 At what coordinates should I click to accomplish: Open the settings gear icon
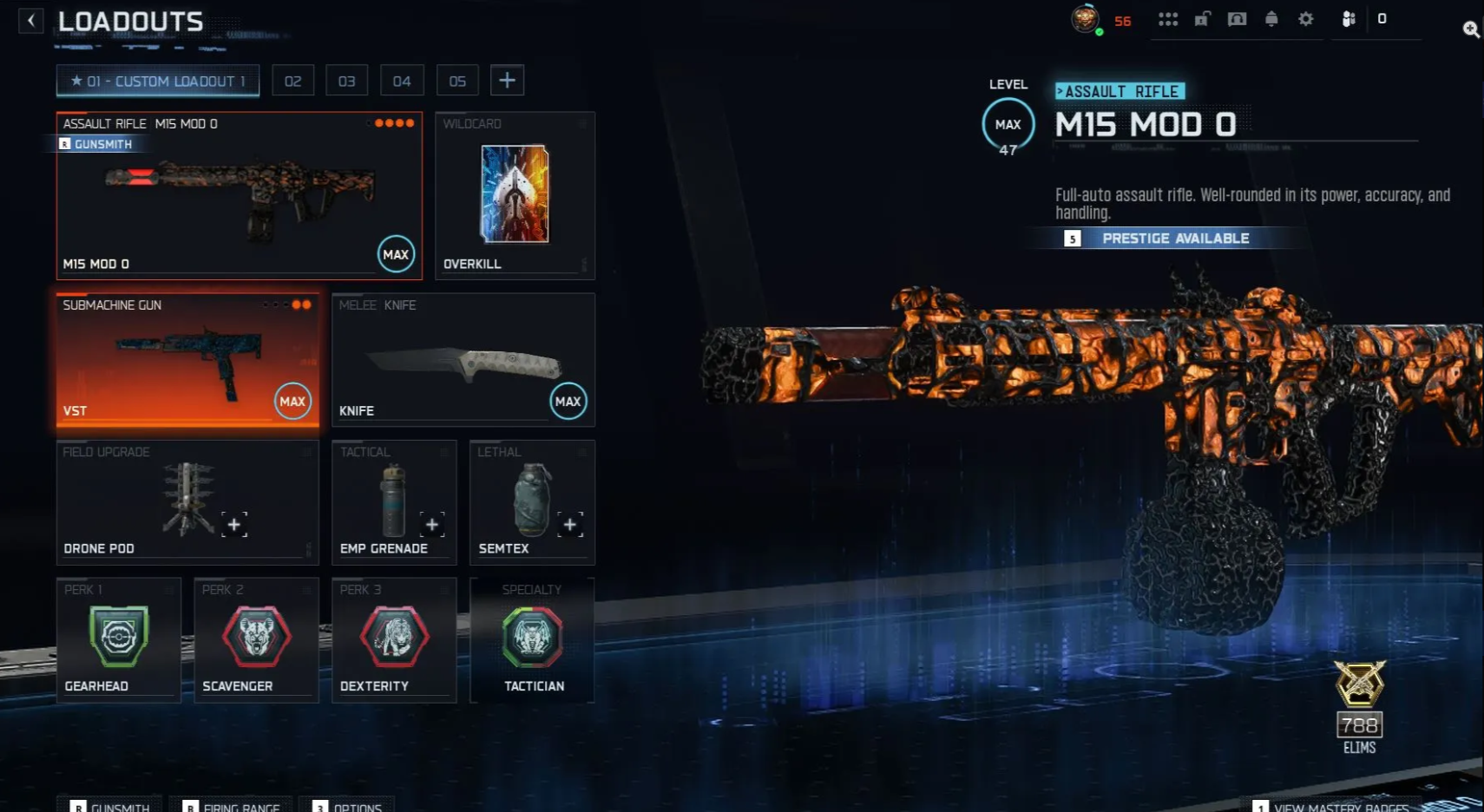1305,18
